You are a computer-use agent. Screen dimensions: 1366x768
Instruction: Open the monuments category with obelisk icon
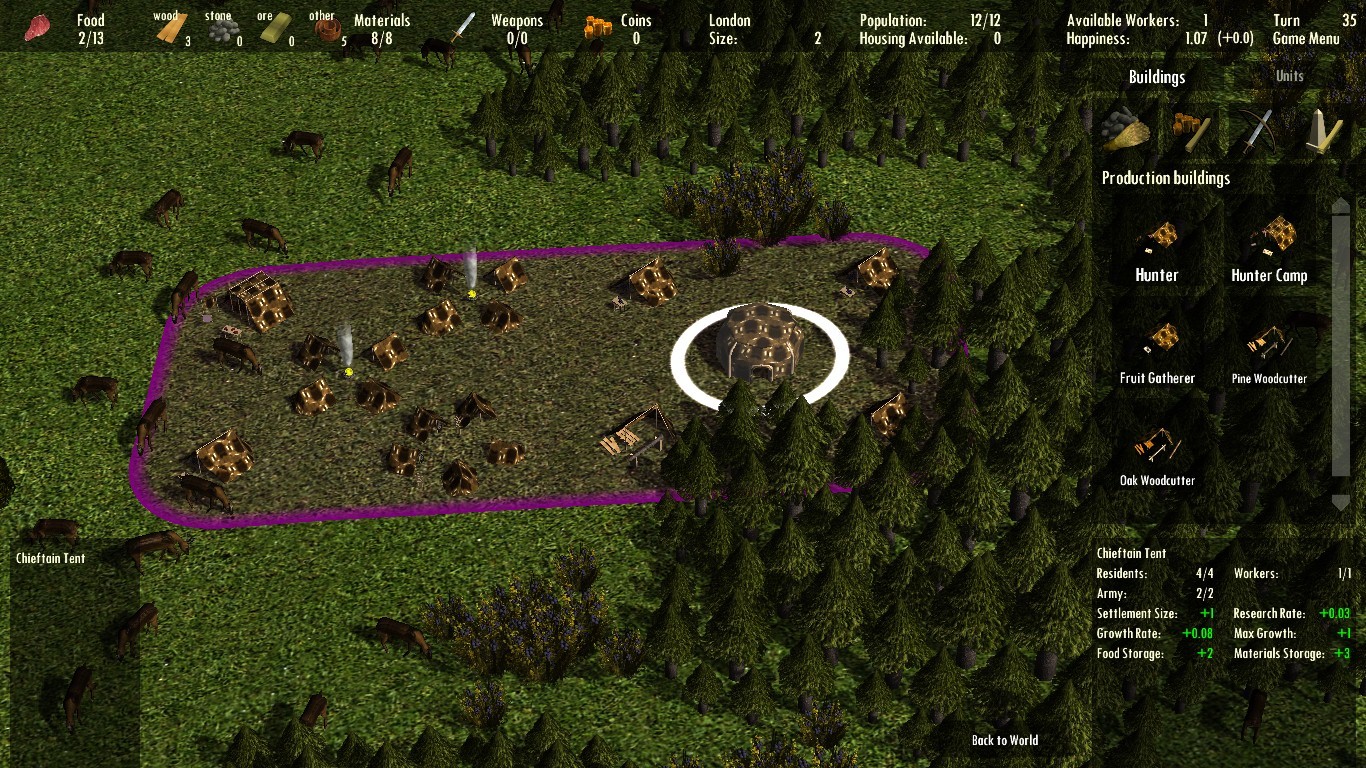[1325, 131]
